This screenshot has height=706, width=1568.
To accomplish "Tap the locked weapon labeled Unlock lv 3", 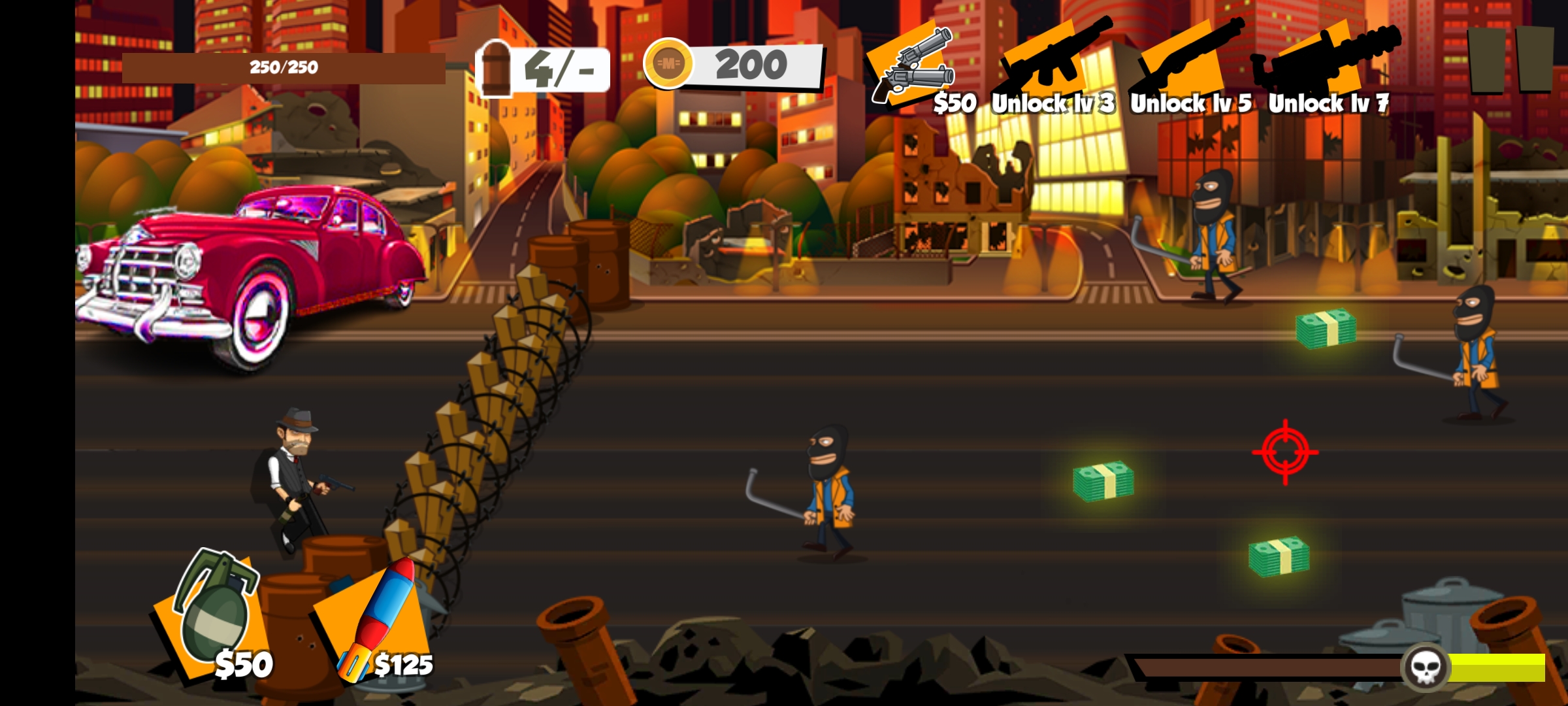I will pos(1050,64).
